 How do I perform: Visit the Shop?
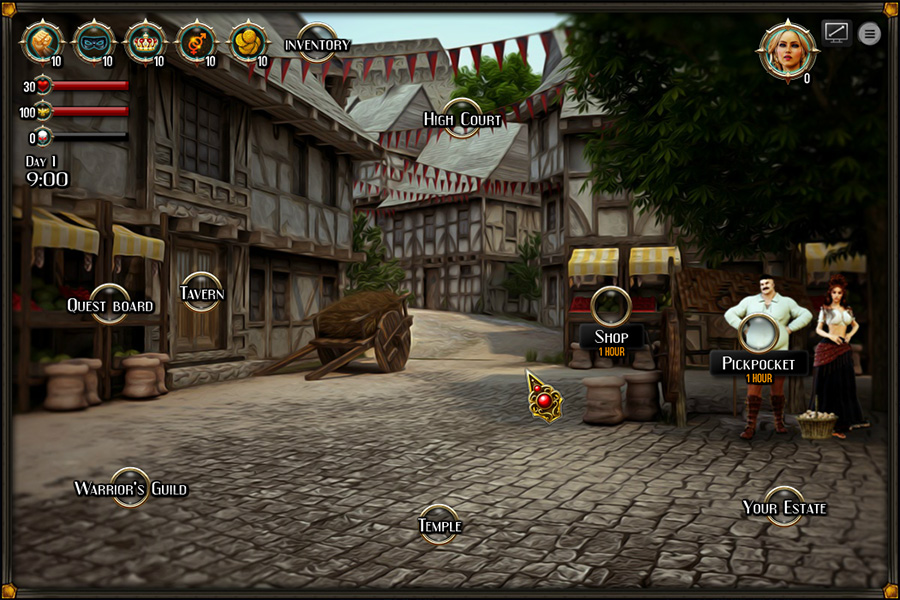[611, 306]
